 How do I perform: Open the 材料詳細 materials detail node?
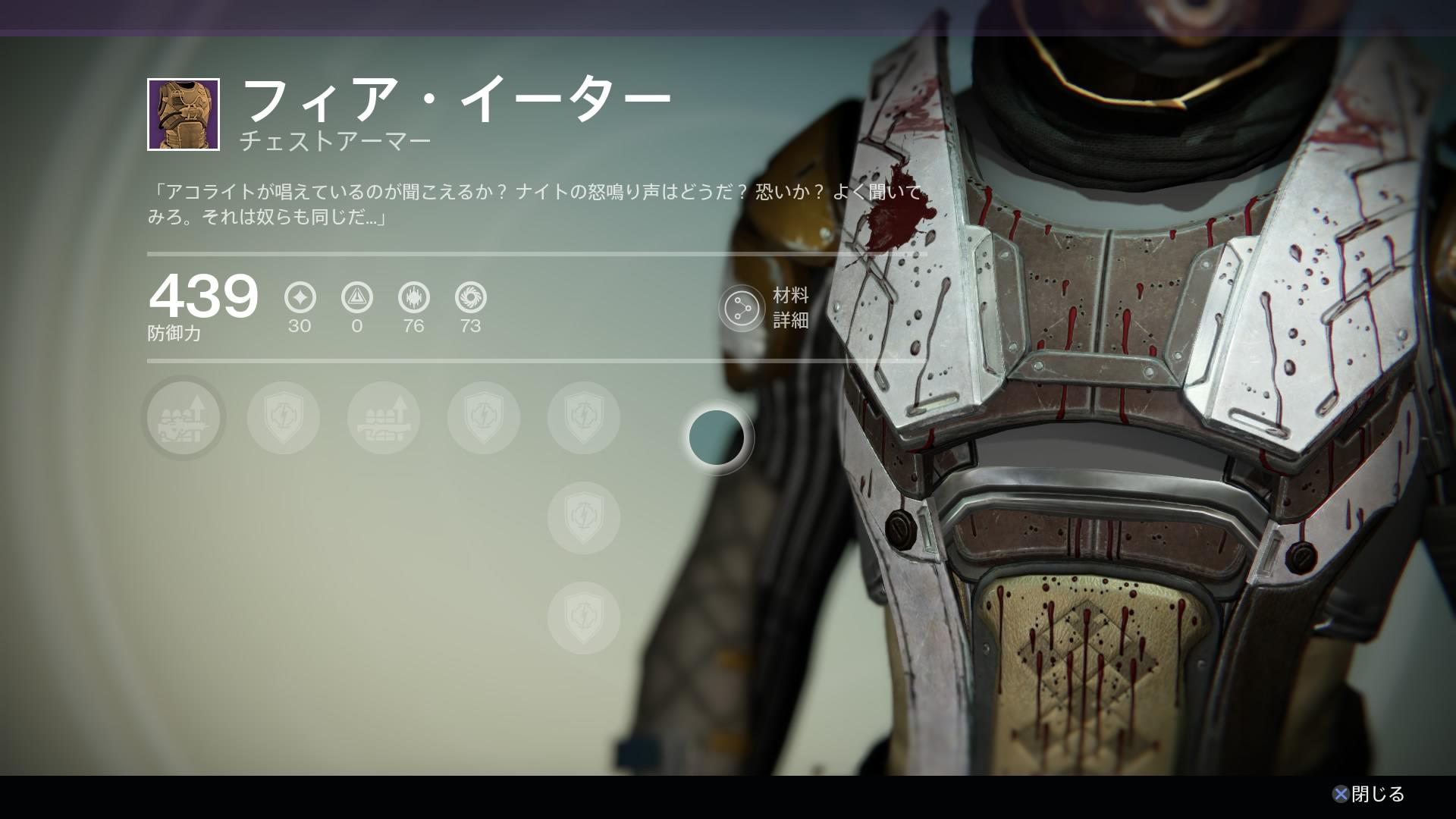pos(742,309)
